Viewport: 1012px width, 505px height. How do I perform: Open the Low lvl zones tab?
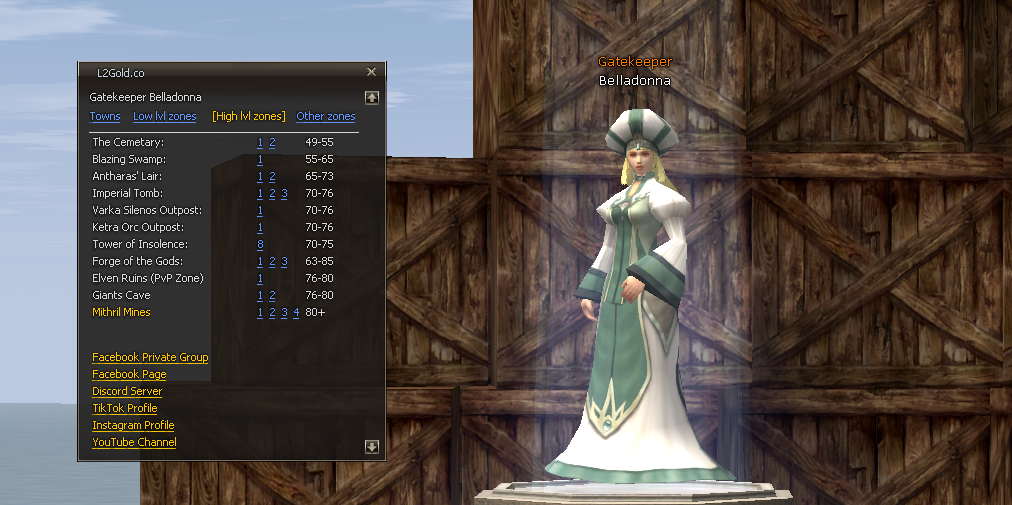coord(164,117)
